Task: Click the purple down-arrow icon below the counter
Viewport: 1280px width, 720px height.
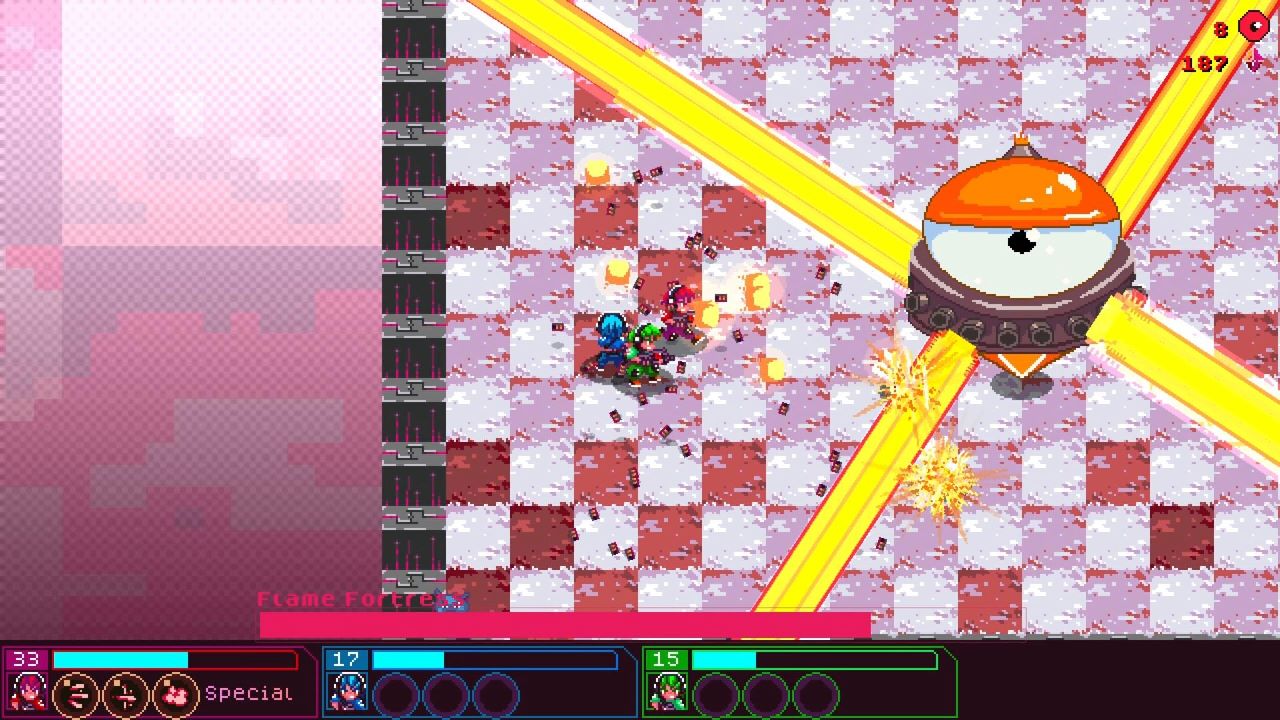Action: tap(1255, 62)
